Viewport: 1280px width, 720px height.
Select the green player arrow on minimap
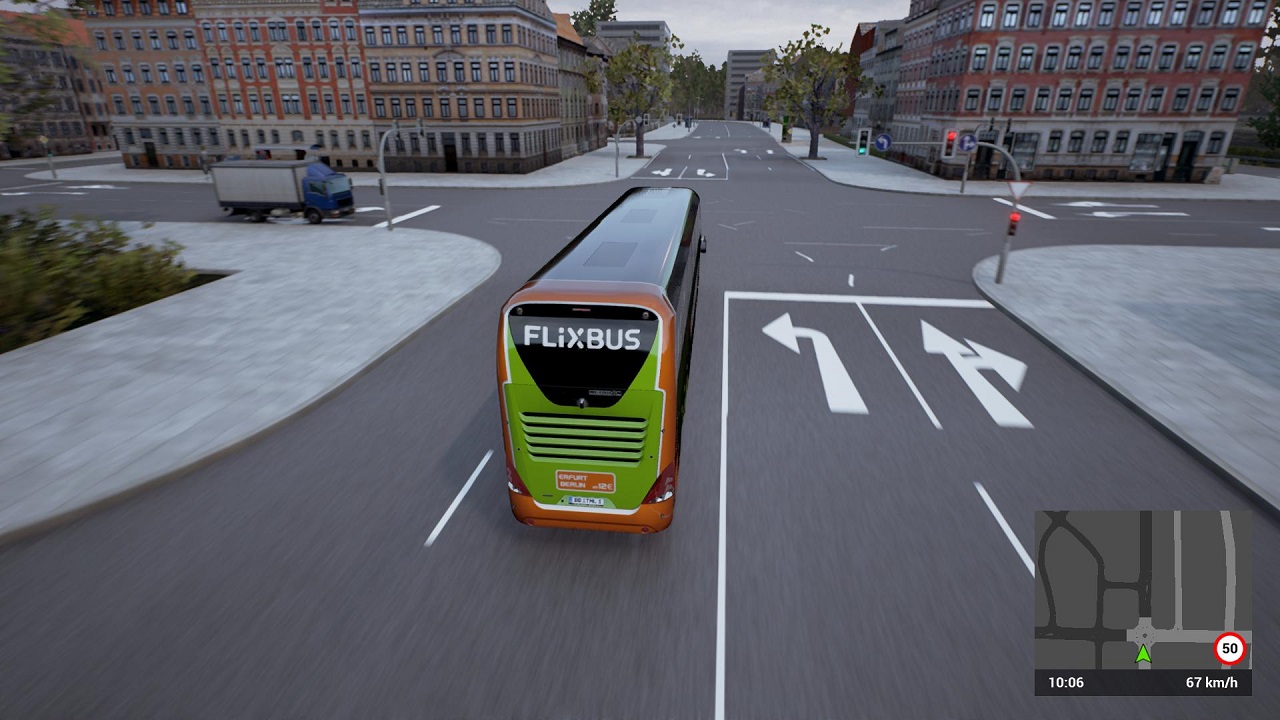point(1143,654)
